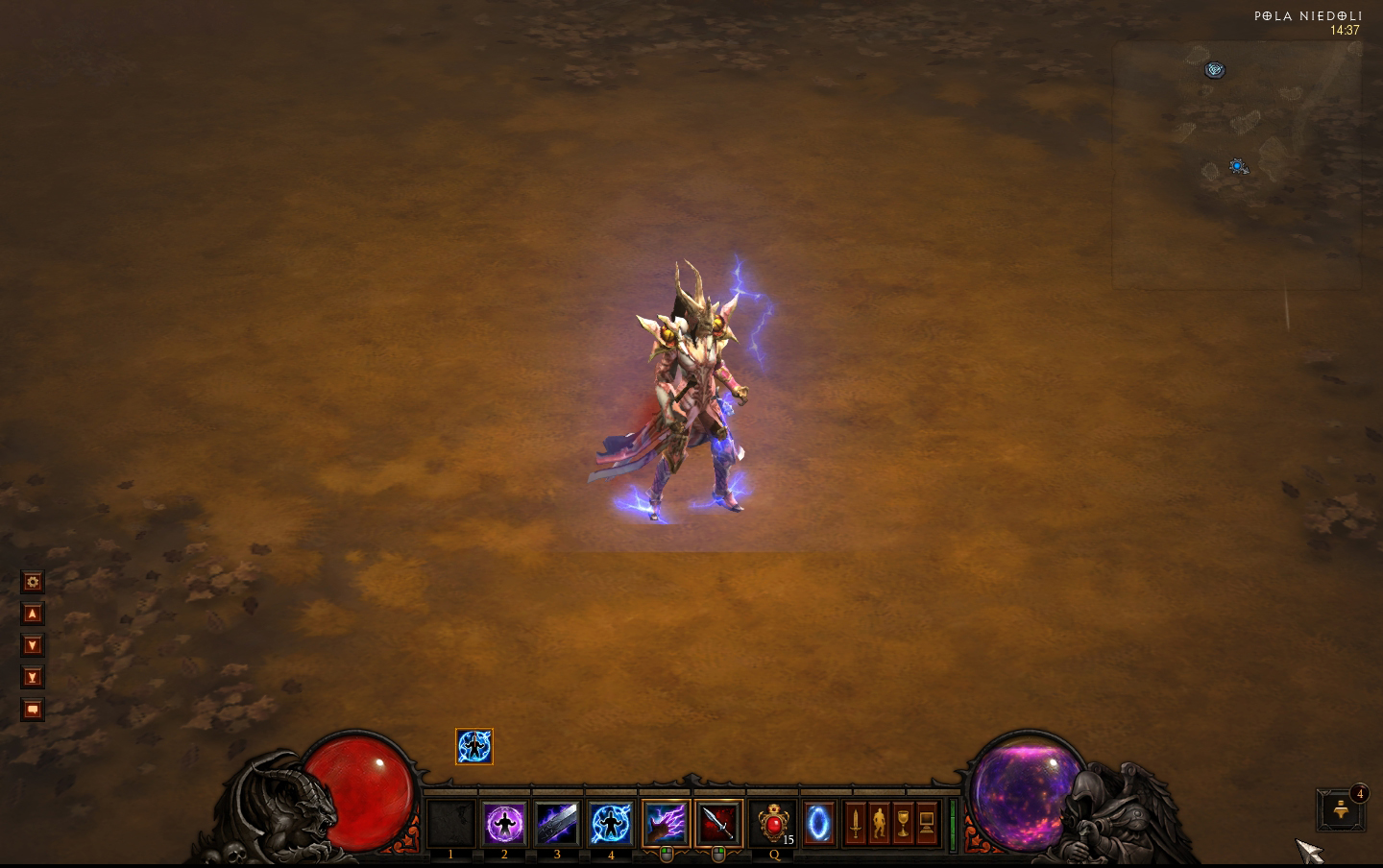Click the active lightning buff icon

[x=473, y=747]
